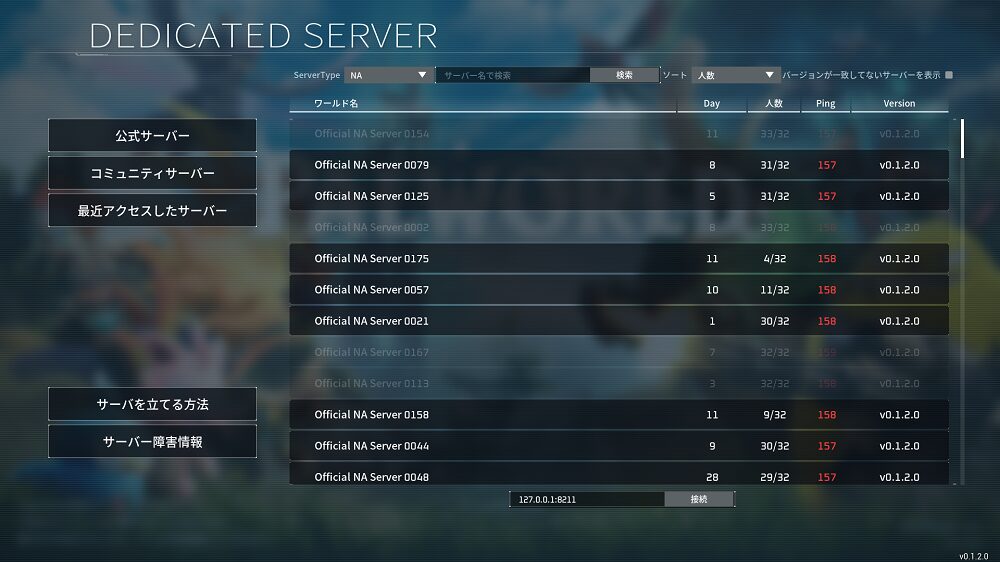Show 最近アクセスしたサーバー list

coord(152,211)
